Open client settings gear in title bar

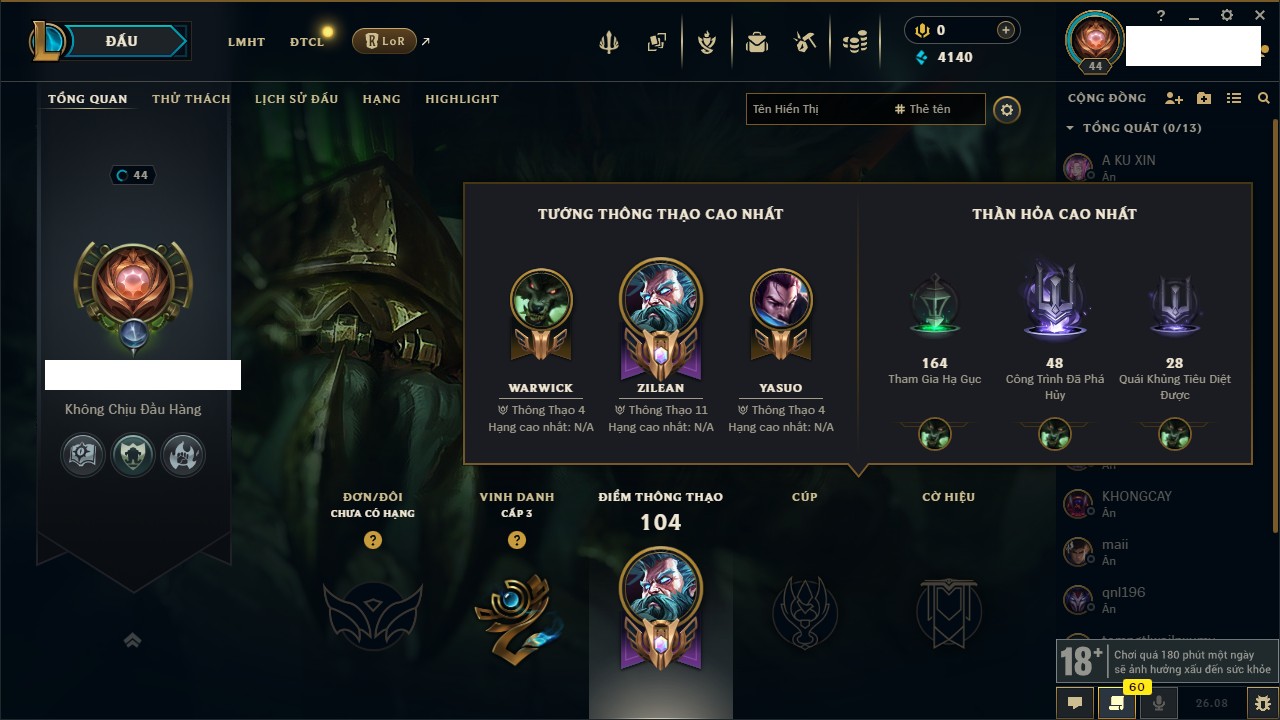coord(1227,15)
